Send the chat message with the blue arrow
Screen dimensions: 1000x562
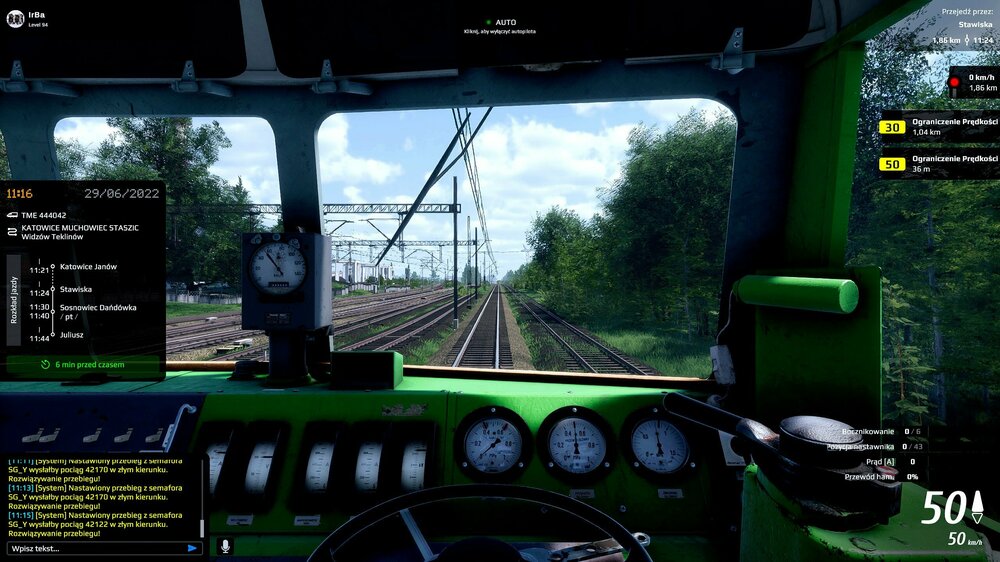(192, 548)
